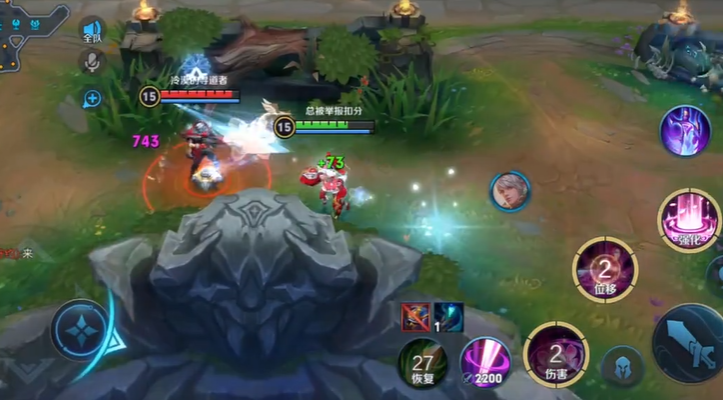This screenshot has height=400, width=723.
Task: Trigger the top purple figure skill
Action: click(x=685, y=130)
